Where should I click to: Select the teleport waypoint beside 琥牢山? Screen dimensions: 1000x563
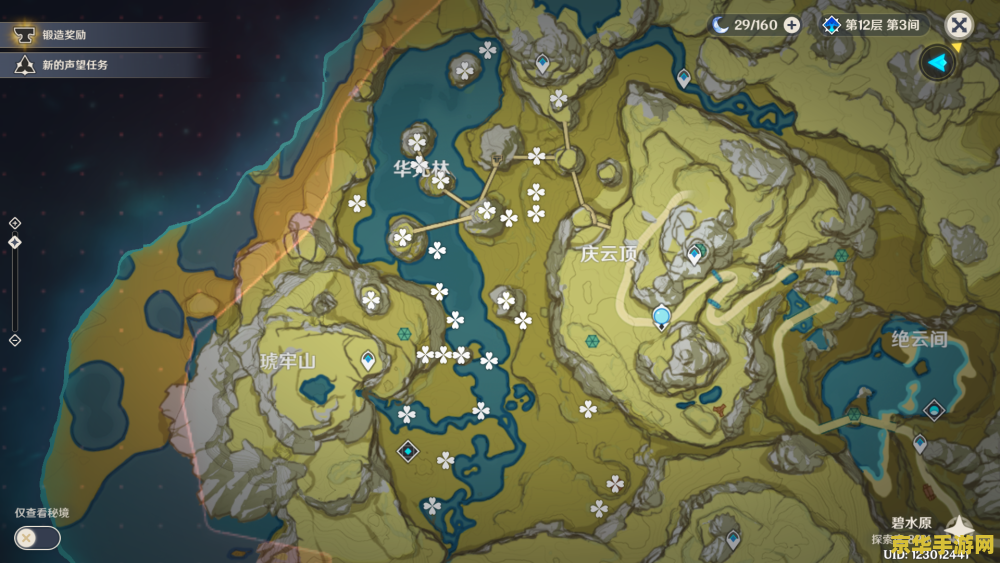(368, 359)
